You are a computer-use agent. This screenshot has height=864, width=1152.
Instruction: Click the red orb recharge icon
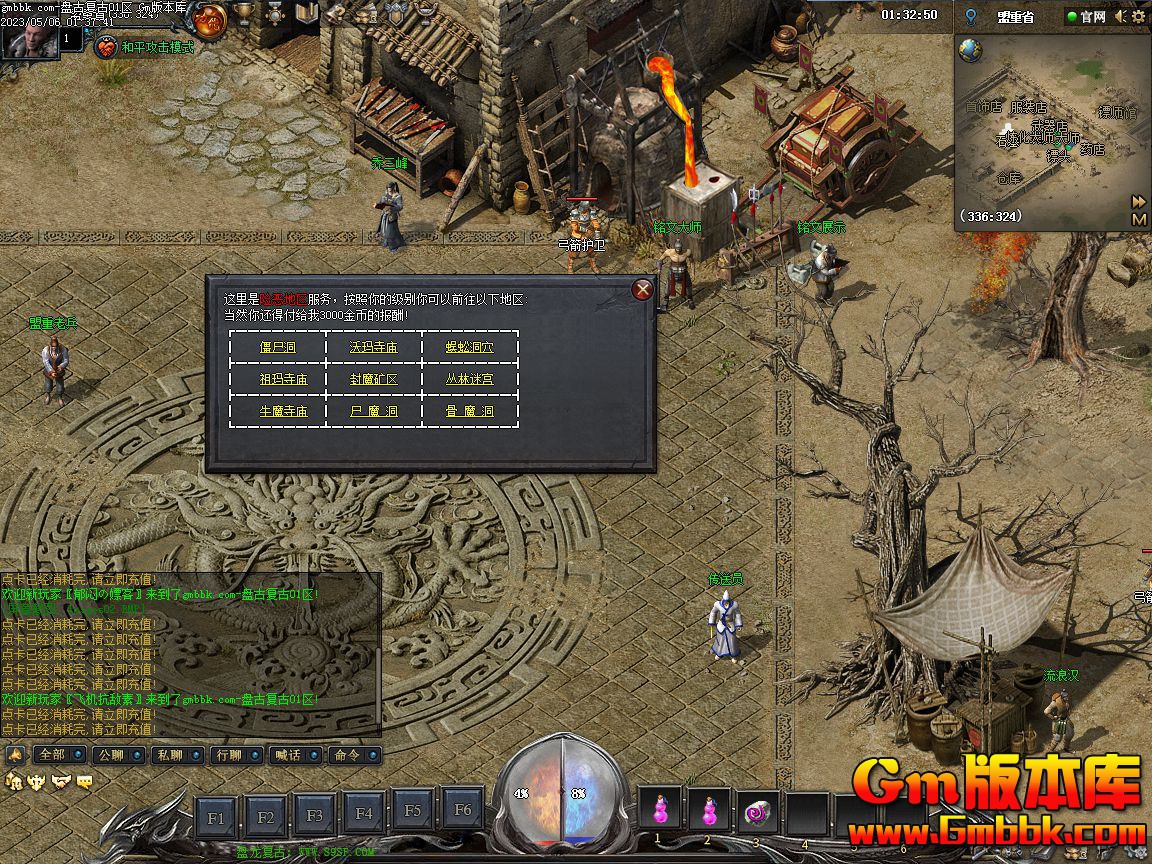210,18
